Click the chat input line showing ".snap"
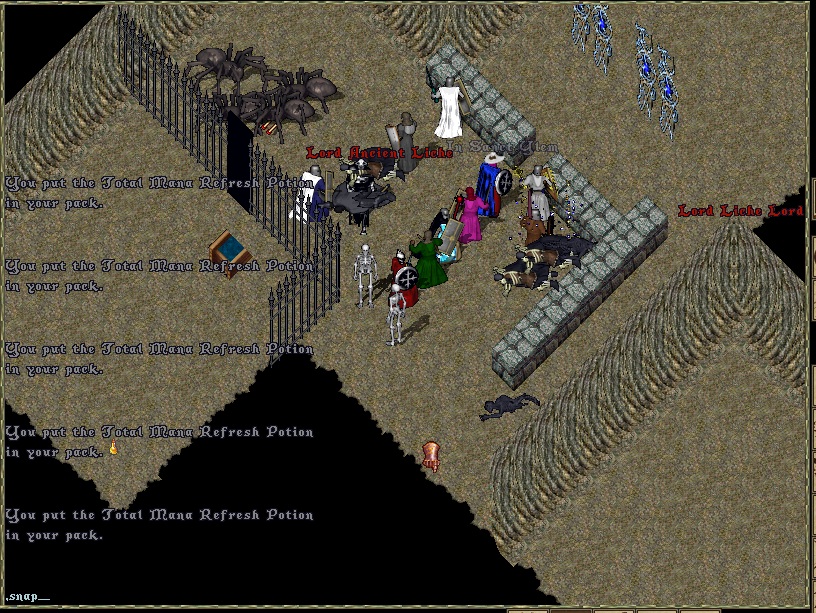 pos(26,596)
